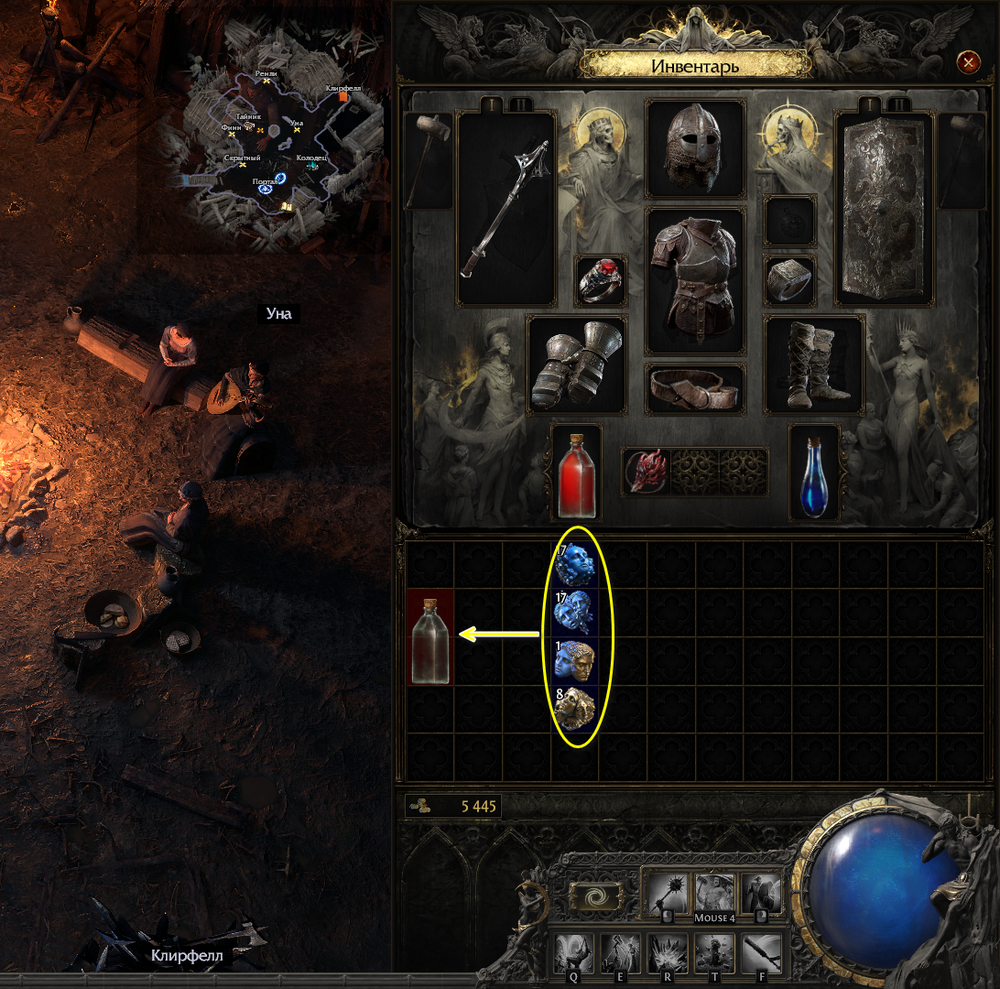Activate the mace strike skill icon

(x=666, y=892)
